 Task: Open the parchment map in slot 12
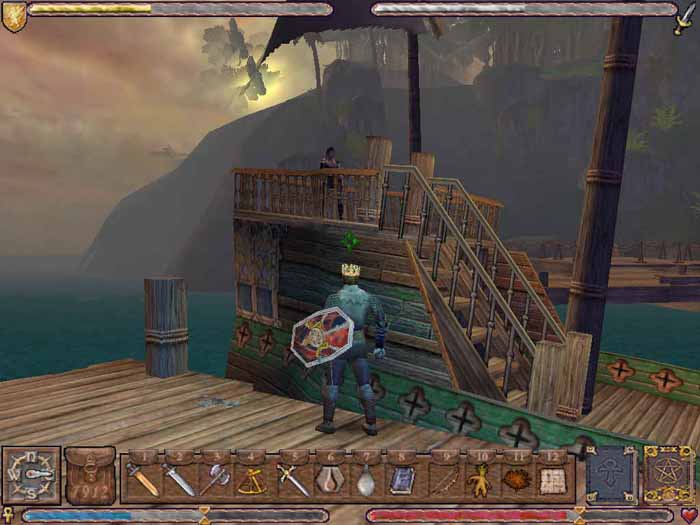click(x=553, y=480)
